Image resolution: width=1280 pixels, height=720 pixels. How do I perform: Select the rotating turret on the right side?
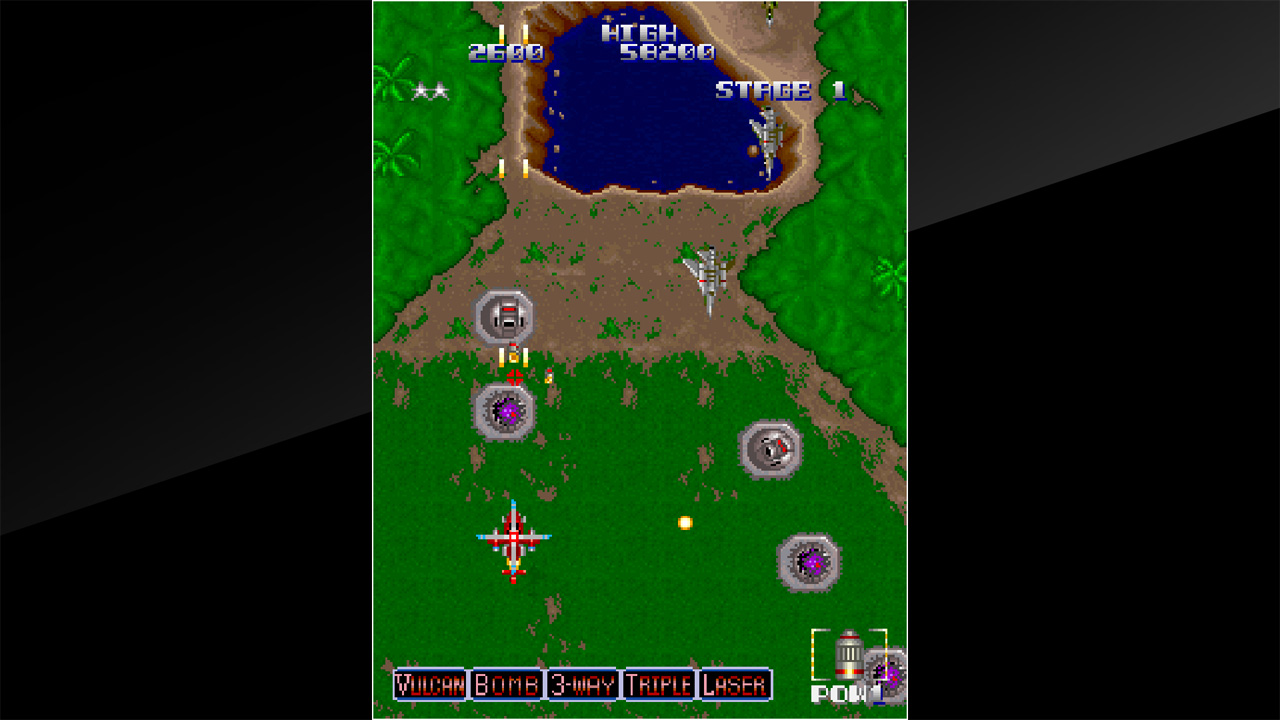pos(771,450)
